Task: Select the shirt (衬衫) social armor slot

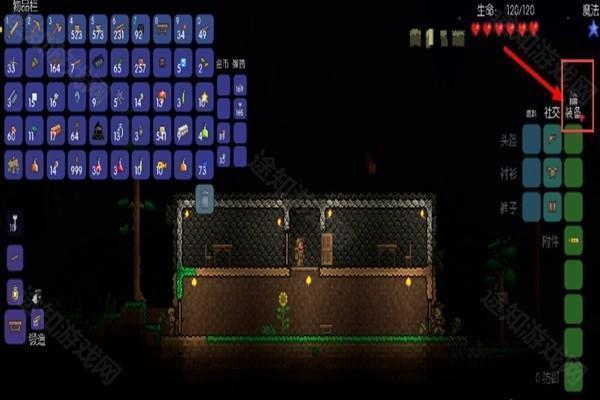Action: (552, 172)
